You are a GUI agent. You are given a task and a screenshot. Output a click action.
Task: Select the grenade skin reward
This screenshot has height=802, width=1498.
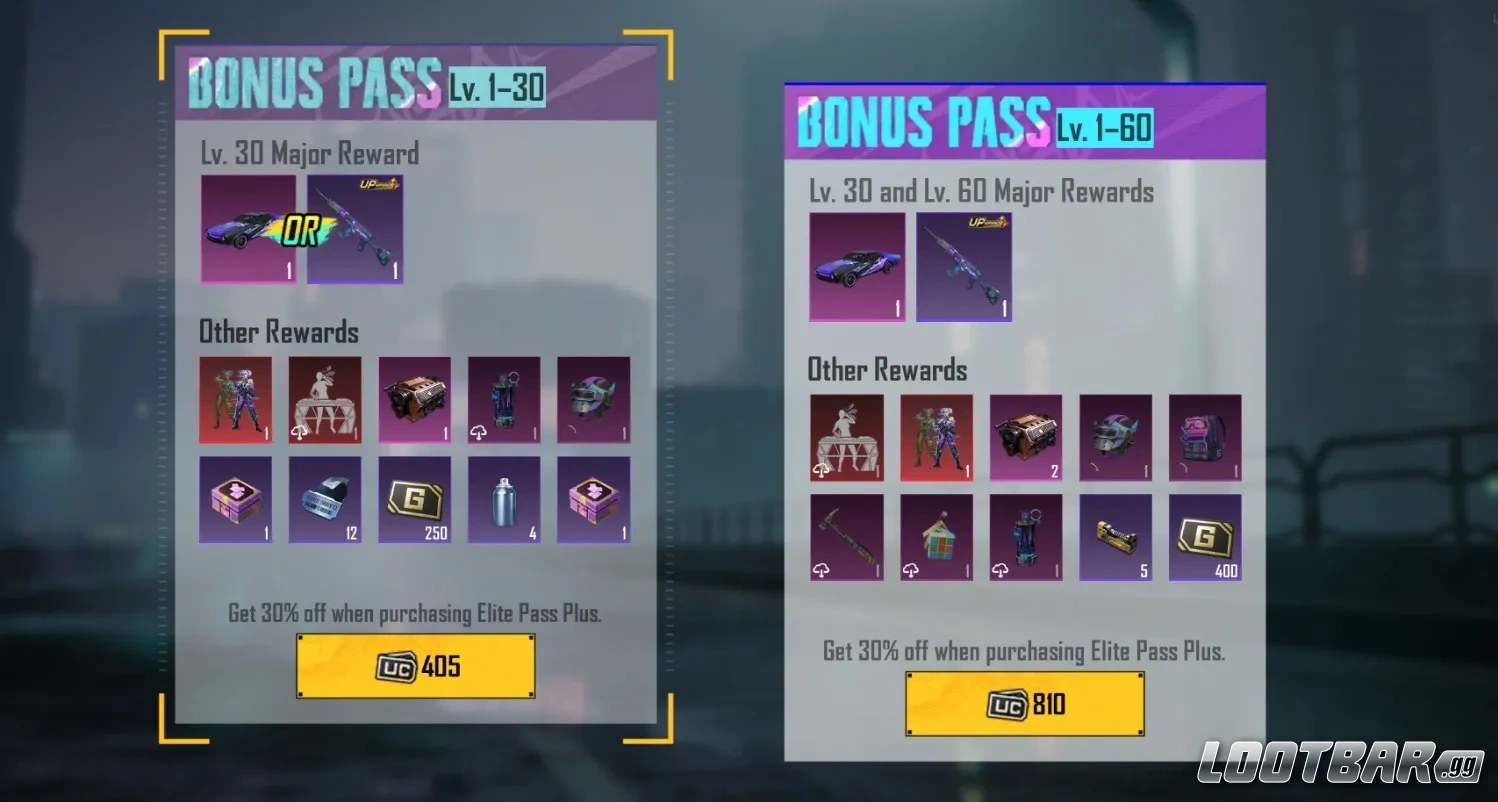(x=505, y=400)
